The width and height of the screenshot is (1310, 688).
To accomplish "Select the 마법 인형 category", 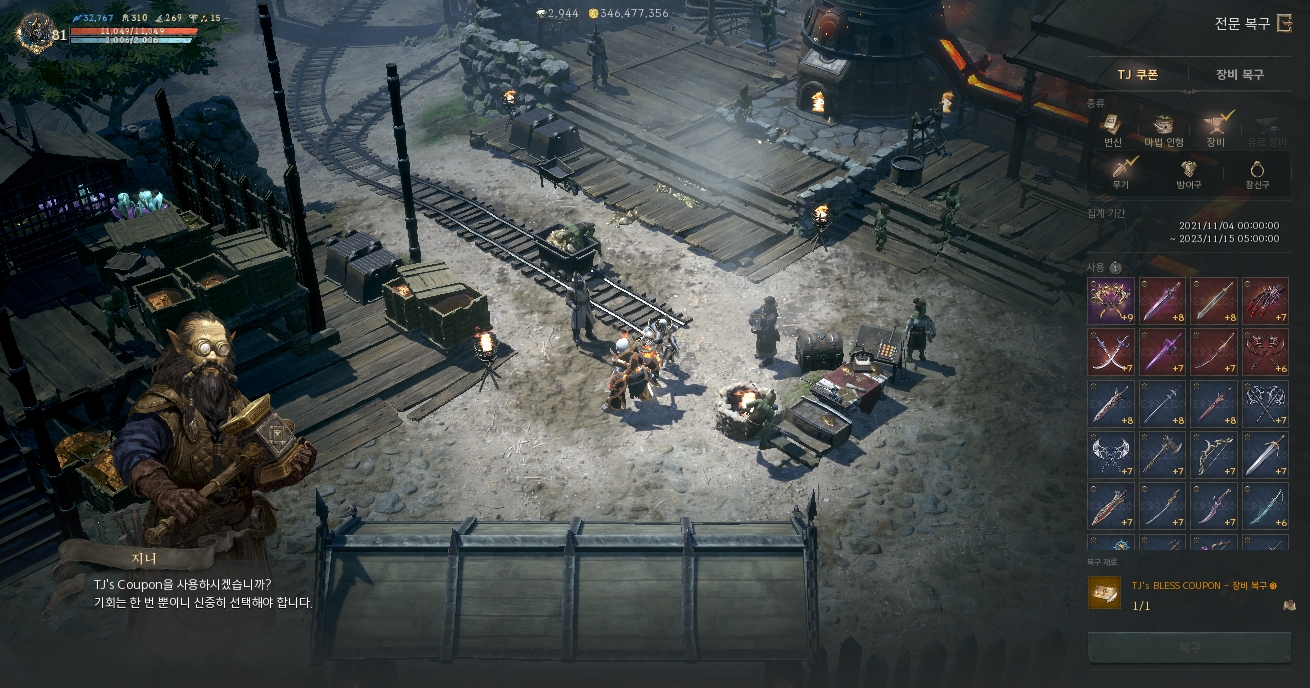I will click(x=1163, y=130).
